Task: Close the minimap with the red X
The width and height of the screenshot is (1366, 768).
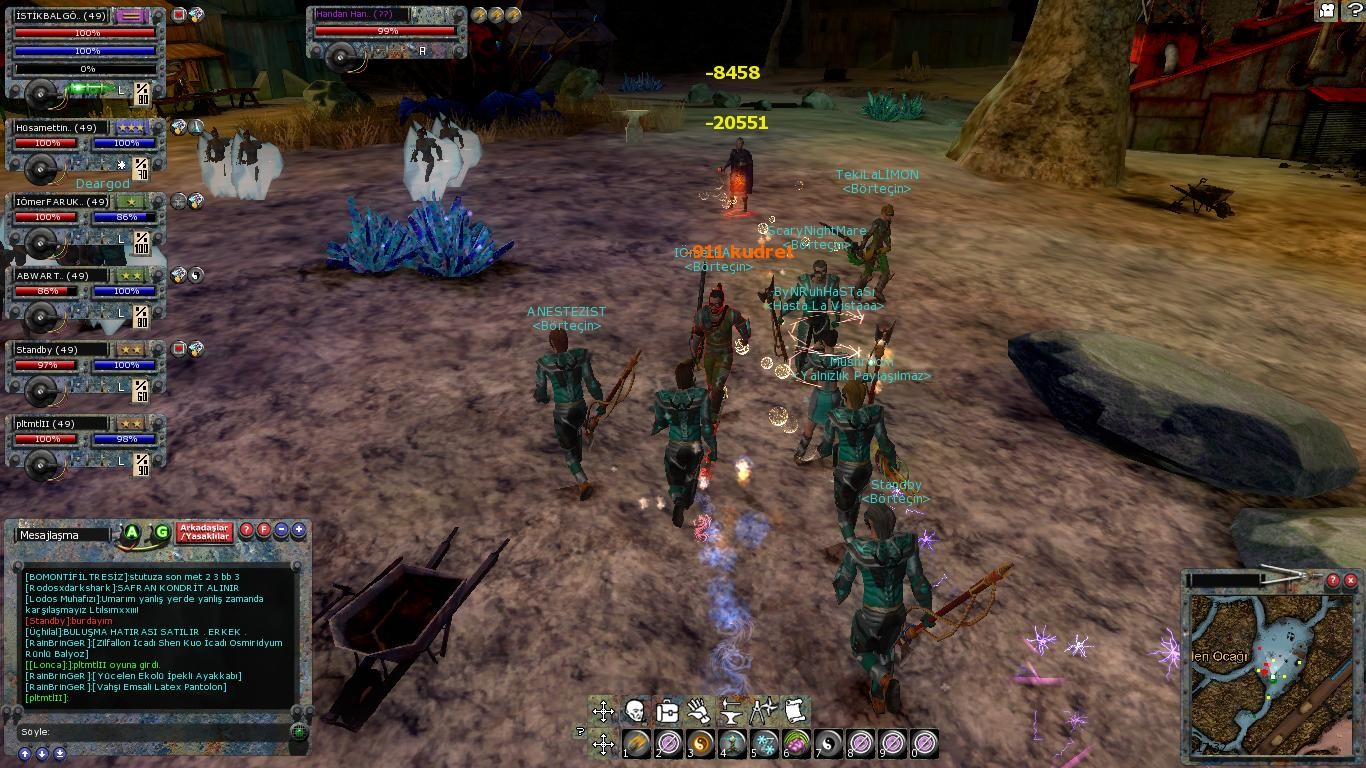Action: click(x=1350, y=580)
